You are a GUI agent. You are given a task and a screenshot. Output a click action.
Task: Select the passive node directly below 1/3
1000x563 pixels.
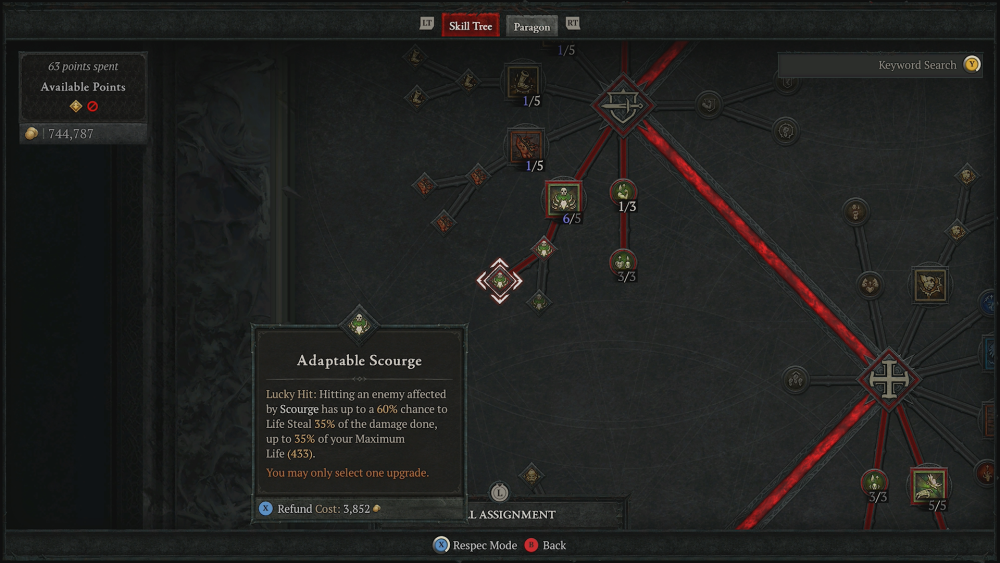[x=623, y=262]
